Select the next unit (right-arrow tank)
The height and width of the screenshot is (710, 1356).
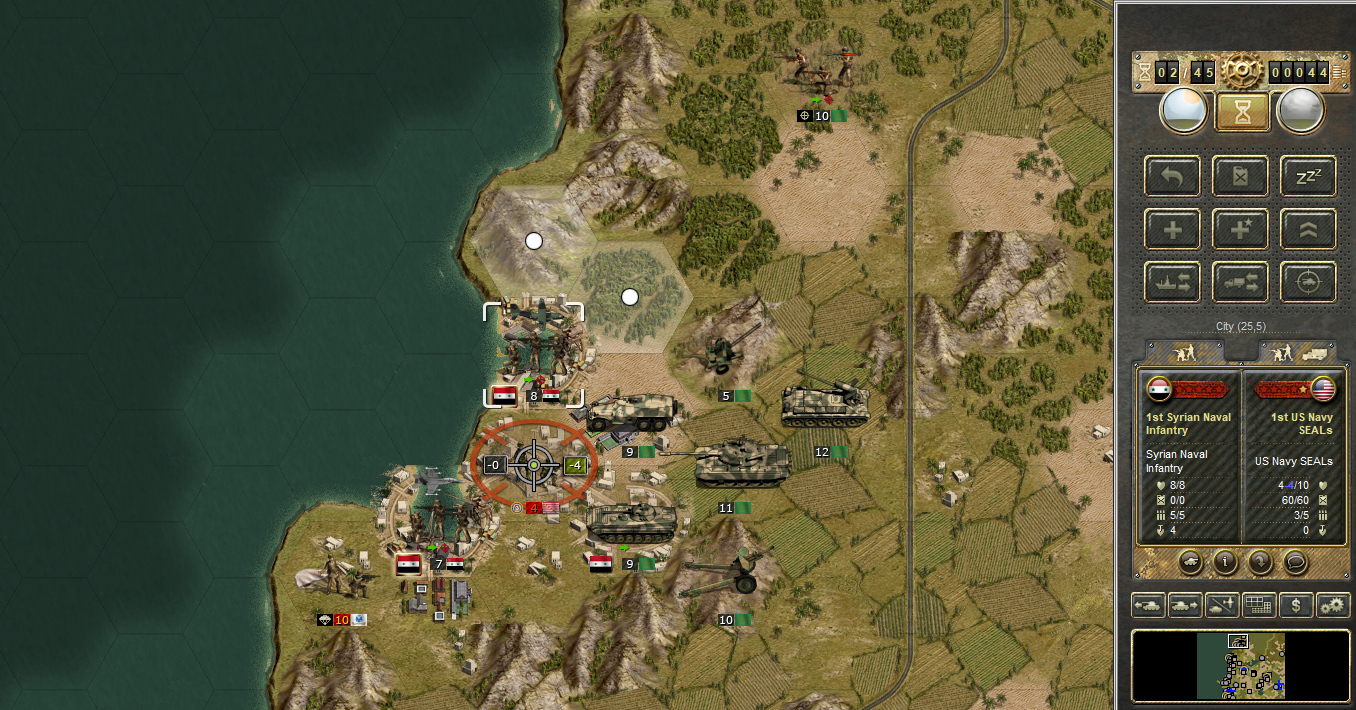(x=1184, y=605)
